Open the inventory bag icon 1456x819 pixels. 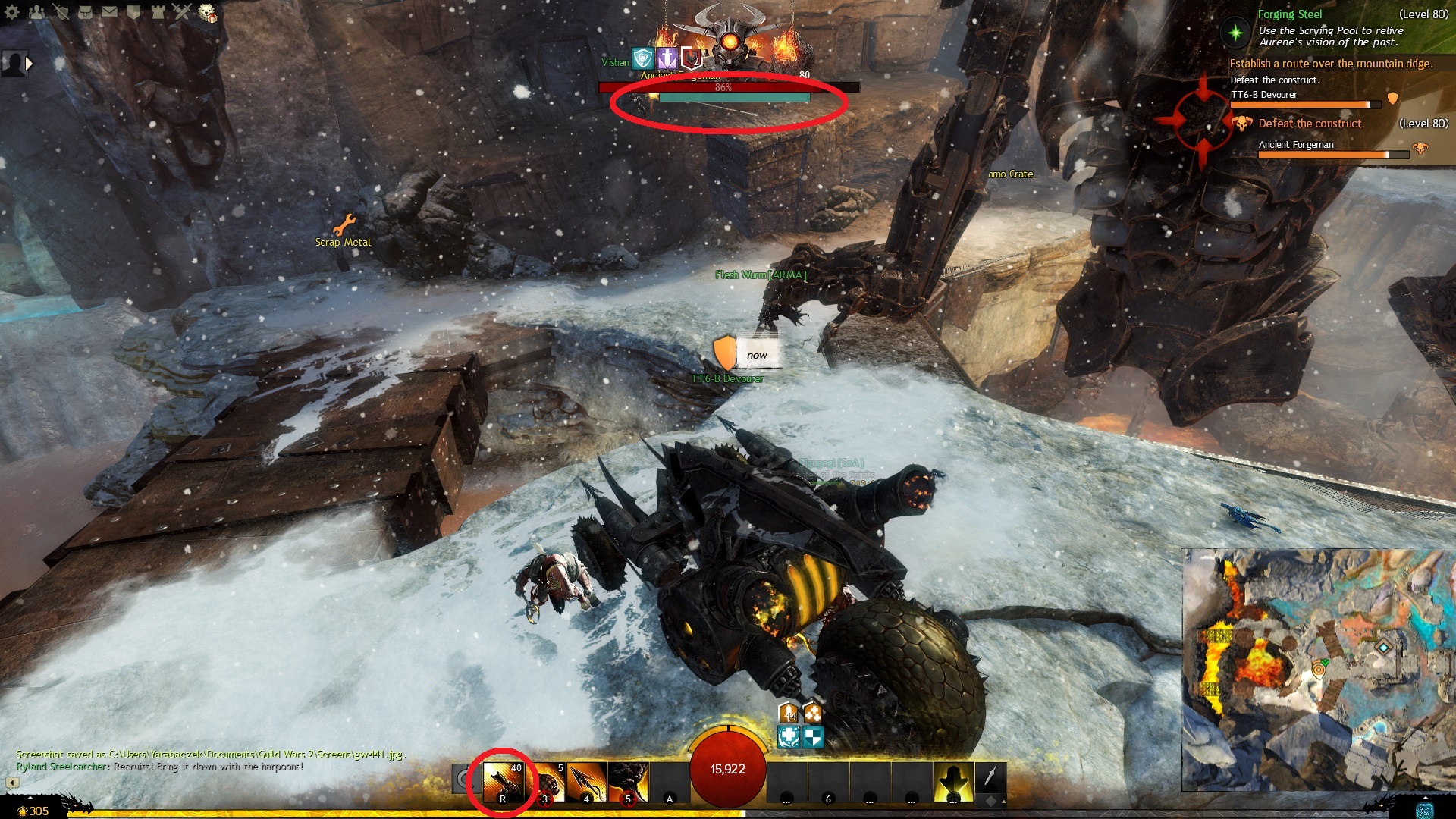pos(85,12)
